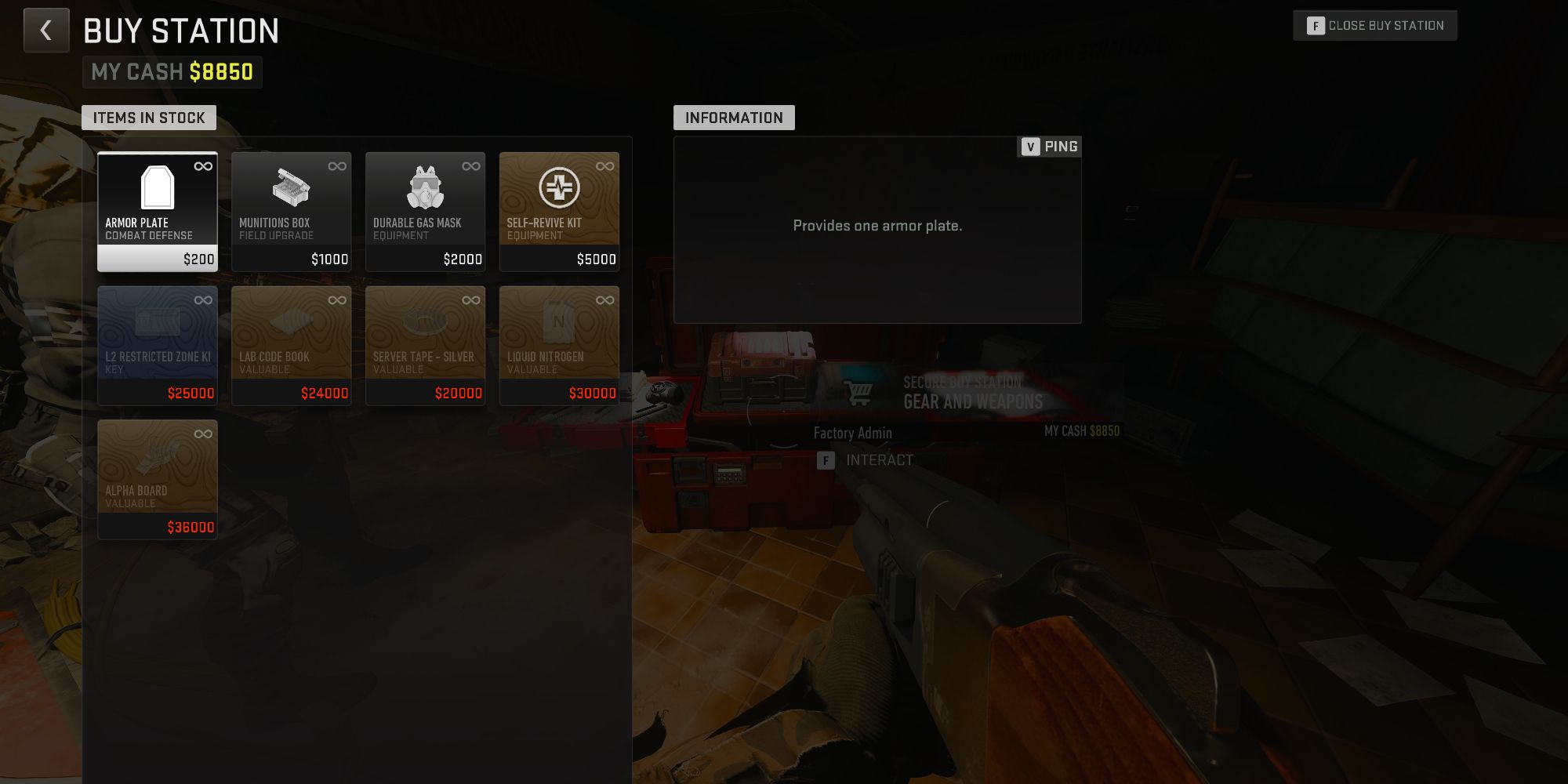
Task: Switch to the Items In Stock section
Action: point(149,118)
